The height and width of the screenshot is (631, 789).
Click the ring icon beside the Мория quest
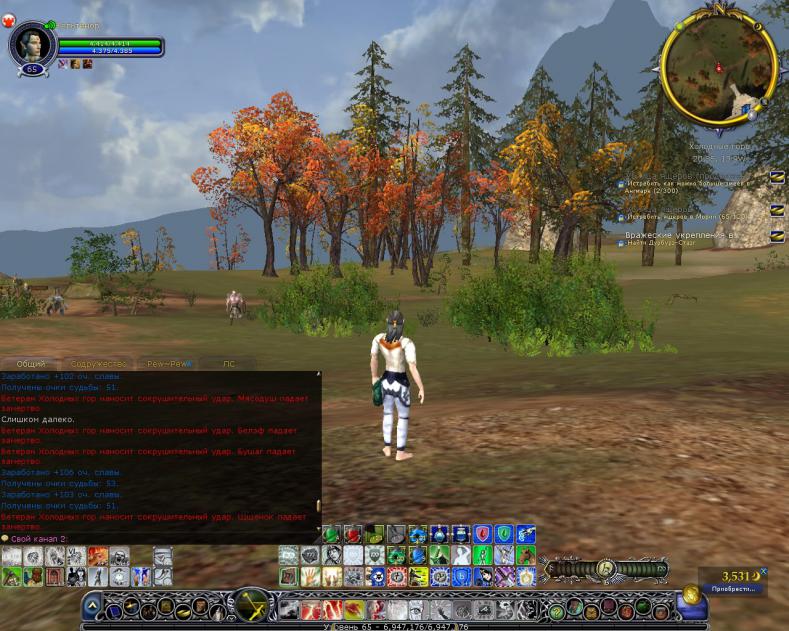click(777, 210)
